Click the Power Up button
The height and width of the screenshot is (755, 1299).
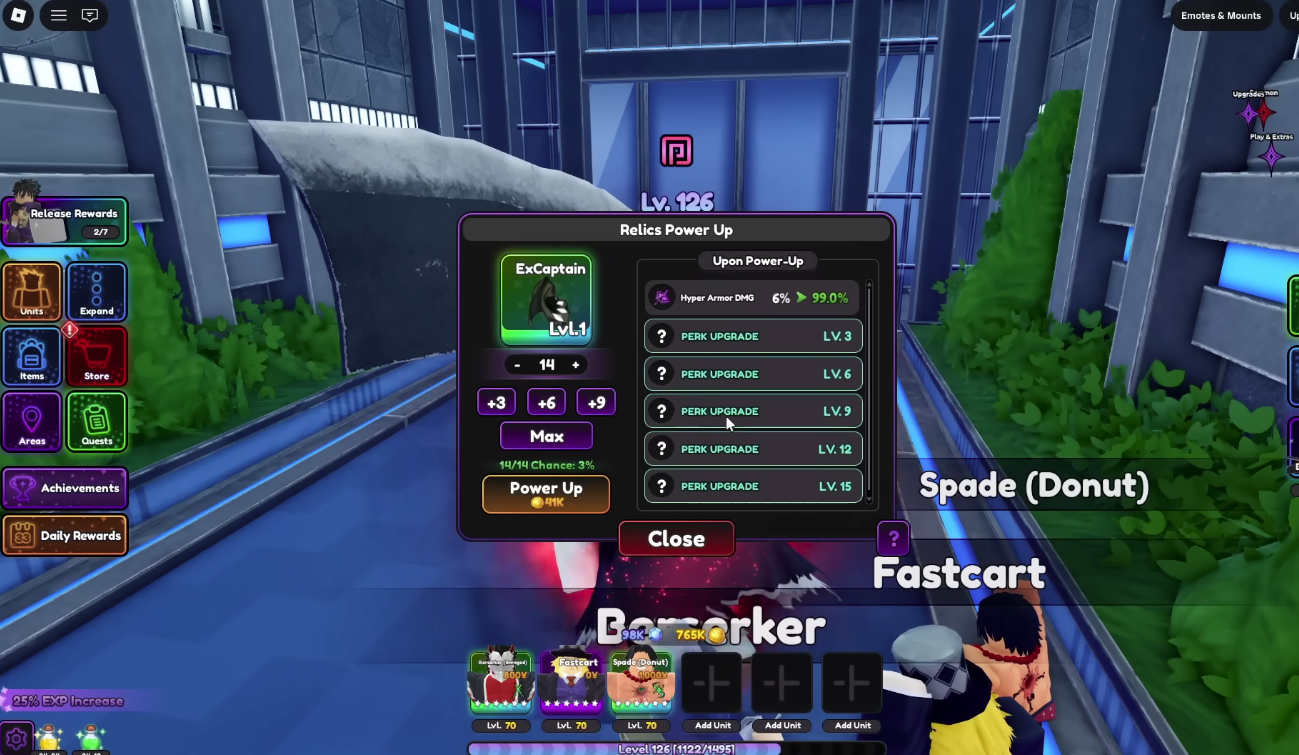(x=546, y=493)
